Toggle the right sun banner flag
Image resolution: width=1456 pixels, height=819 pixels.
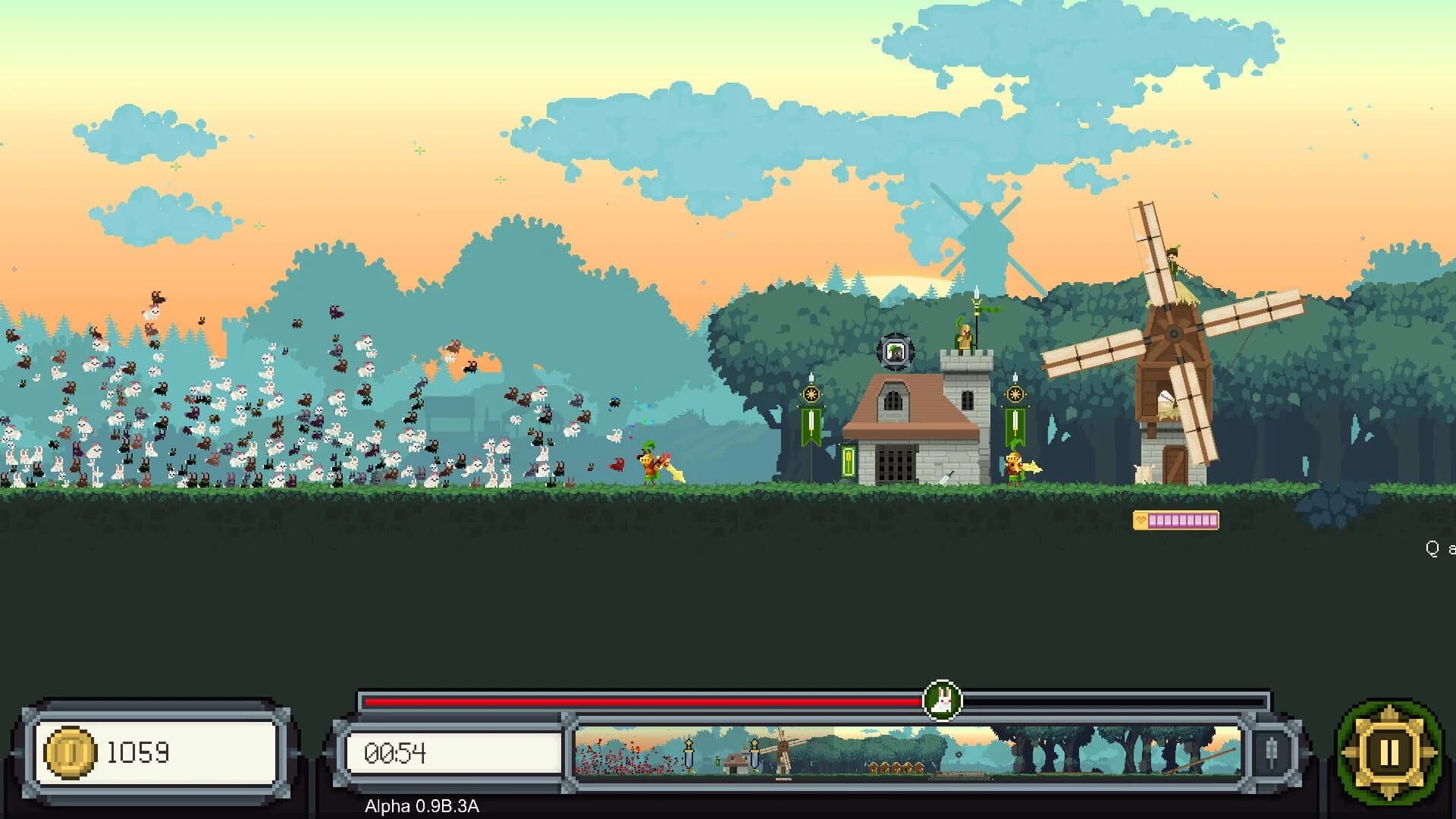click(x=1015, y=394)
